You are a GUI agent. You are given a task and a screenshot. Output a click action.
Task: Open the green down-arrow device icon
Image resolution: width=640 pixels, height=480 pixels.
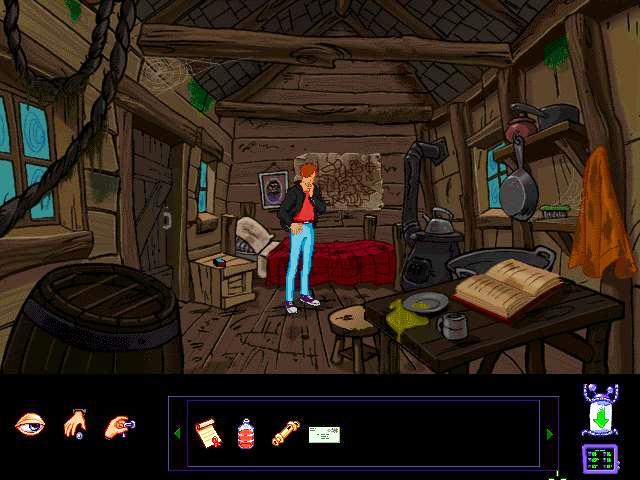coord(600,412)
